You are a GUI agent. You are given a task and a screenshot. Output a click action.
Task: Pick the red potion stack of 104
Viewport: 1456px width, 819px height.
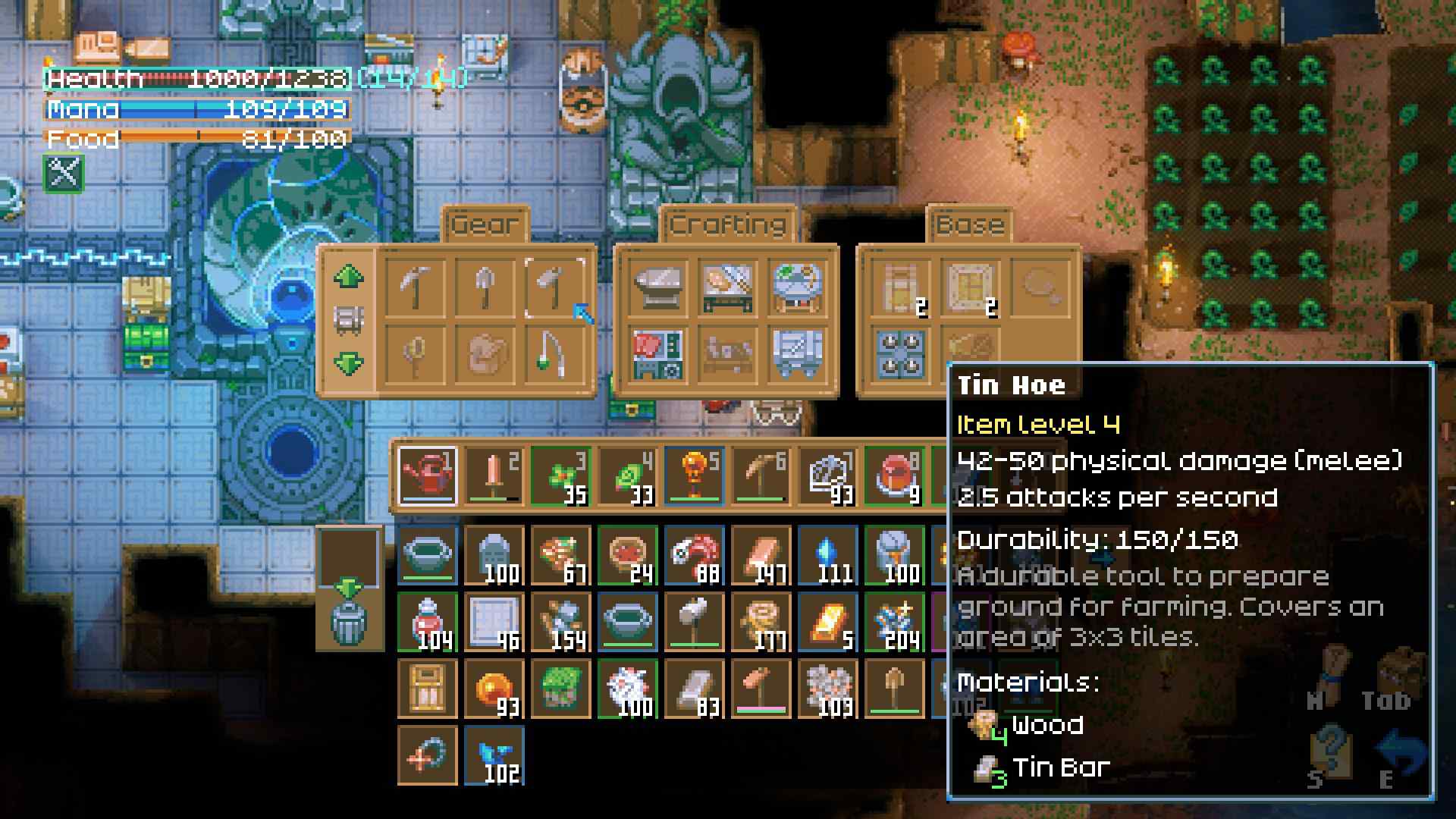(428, 623)
